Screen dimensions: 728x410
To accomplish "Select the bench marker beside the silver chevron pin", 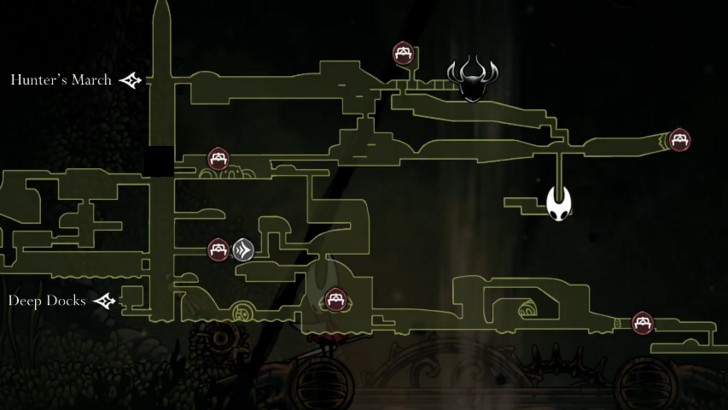I will pyautogui.click(x=218, y=249).
